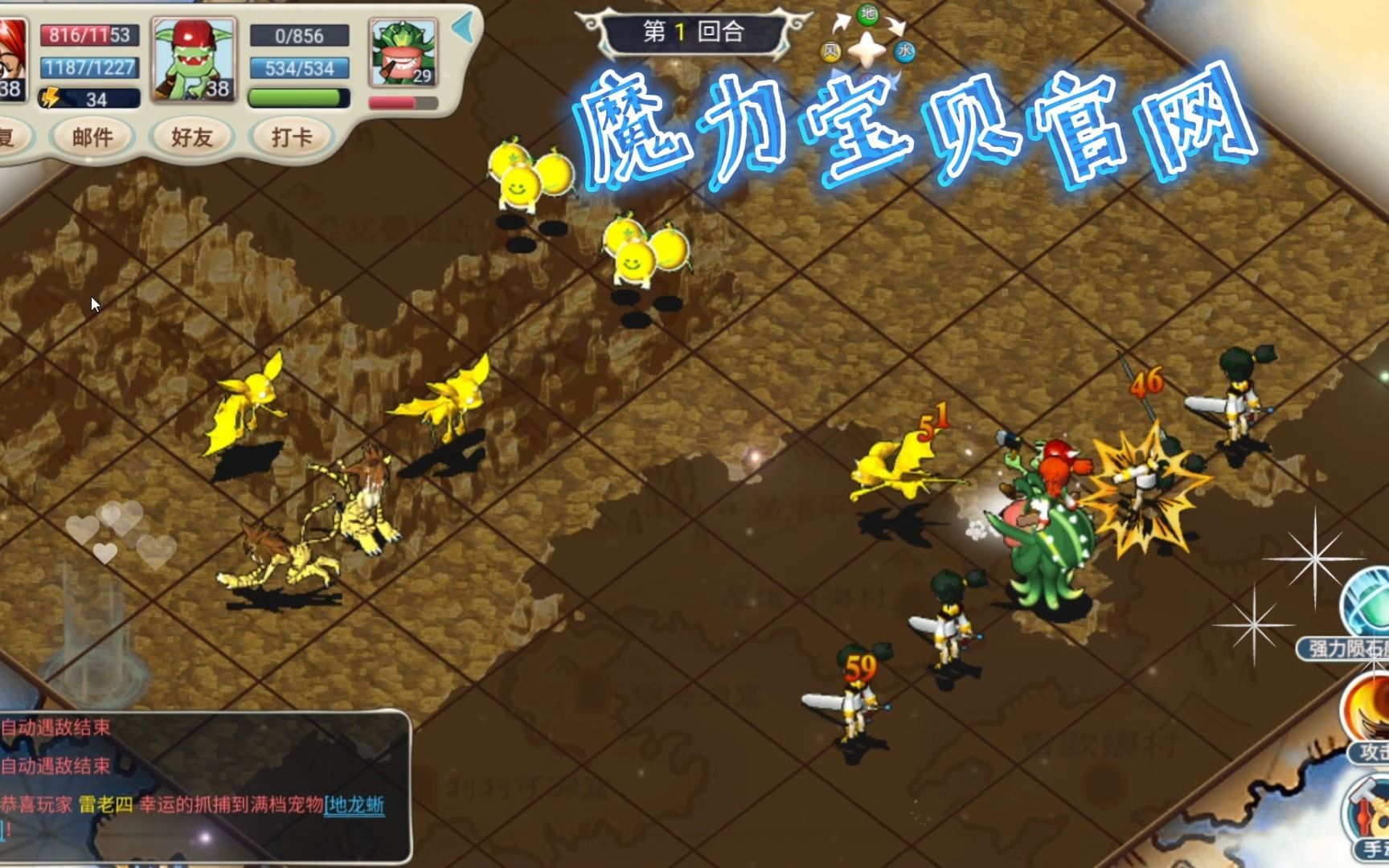Collapse the status panel with the blue arrow
1389x868 pixels.
coord(464,28)
